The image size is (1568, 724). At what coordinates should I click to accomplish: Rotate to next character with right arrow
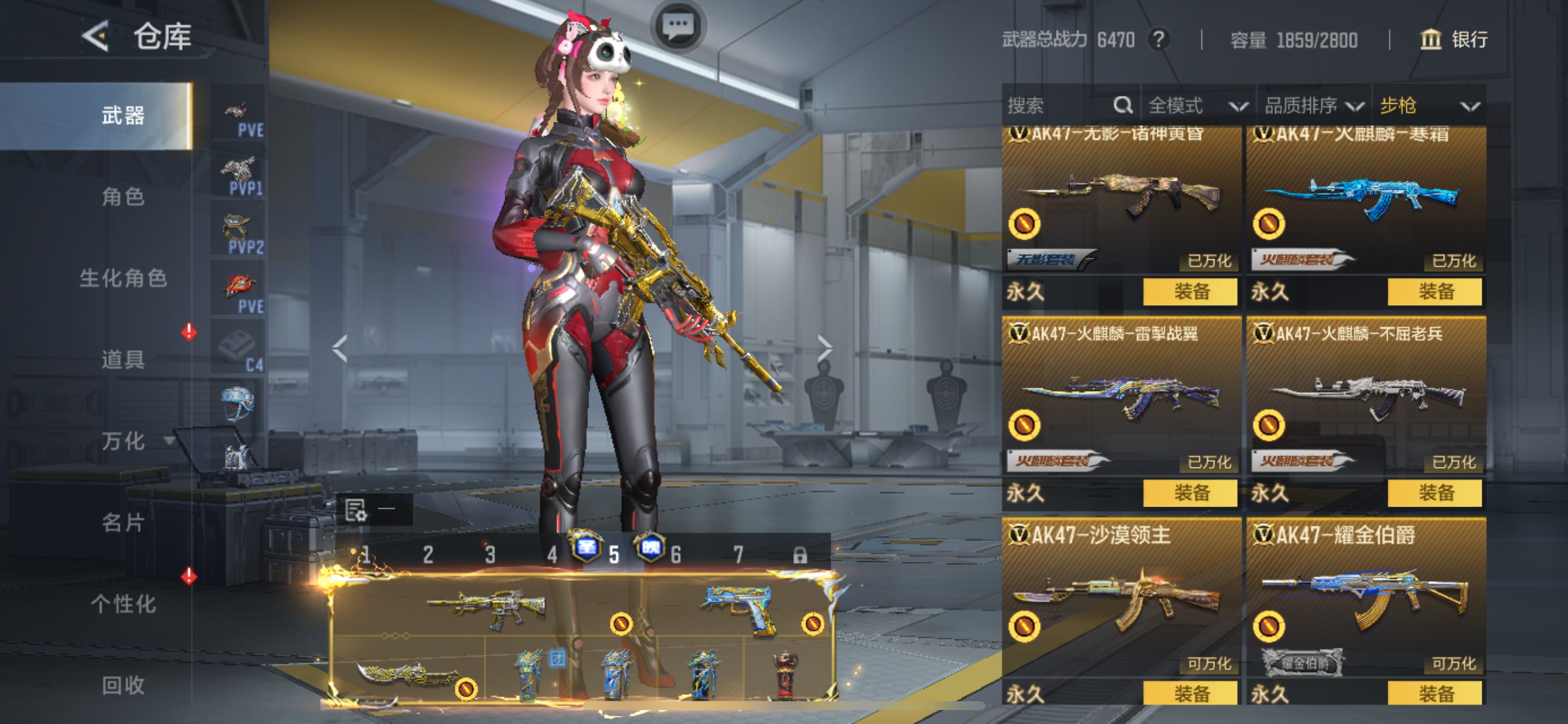(x=824, y=348)
